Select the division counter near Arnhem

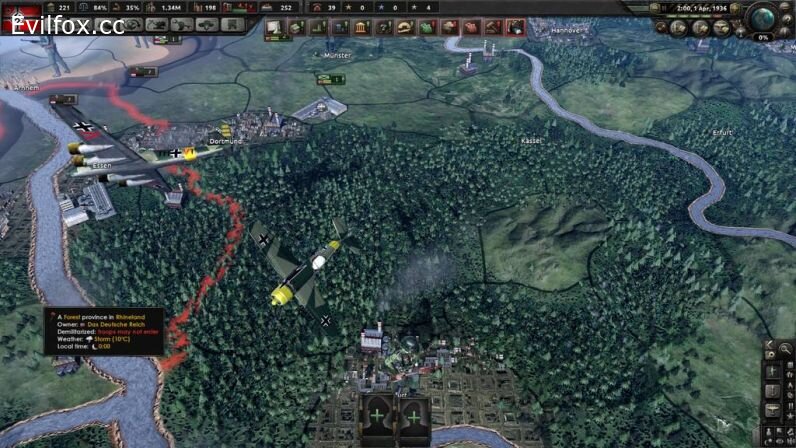[x=62, y=99]
